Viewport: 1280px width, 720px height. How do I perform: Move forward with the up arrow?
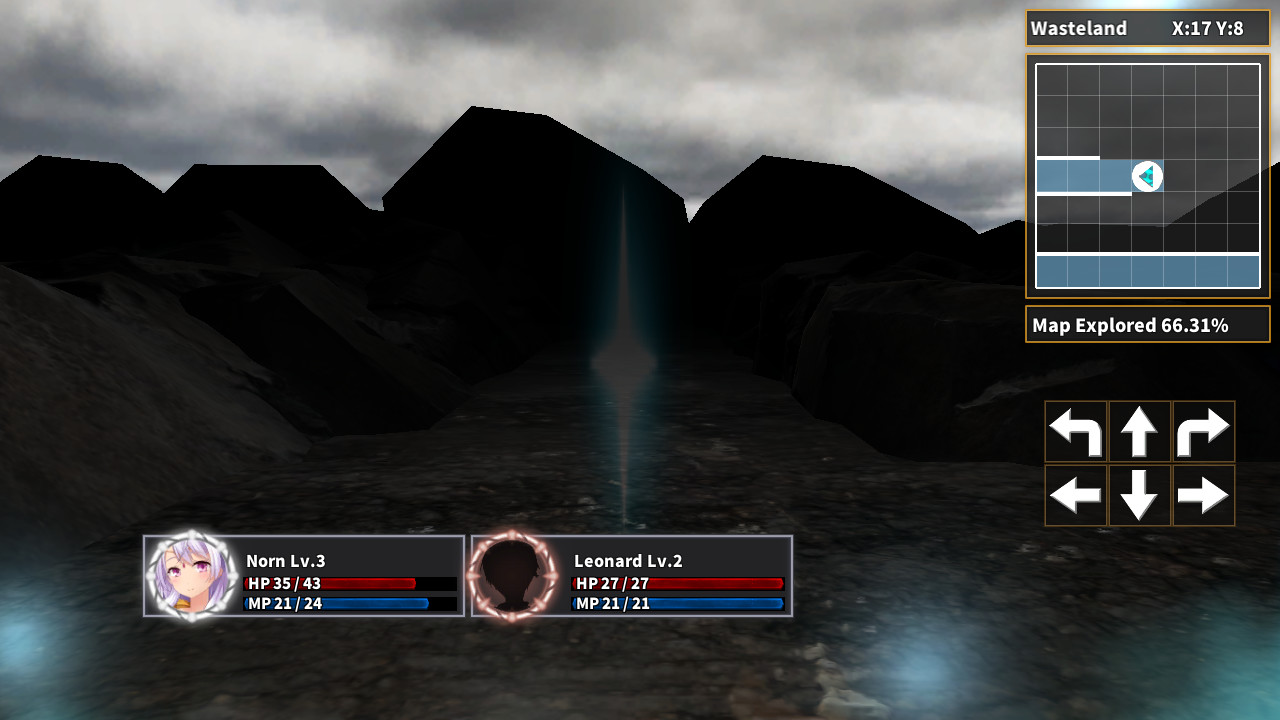click(1139, 432)
